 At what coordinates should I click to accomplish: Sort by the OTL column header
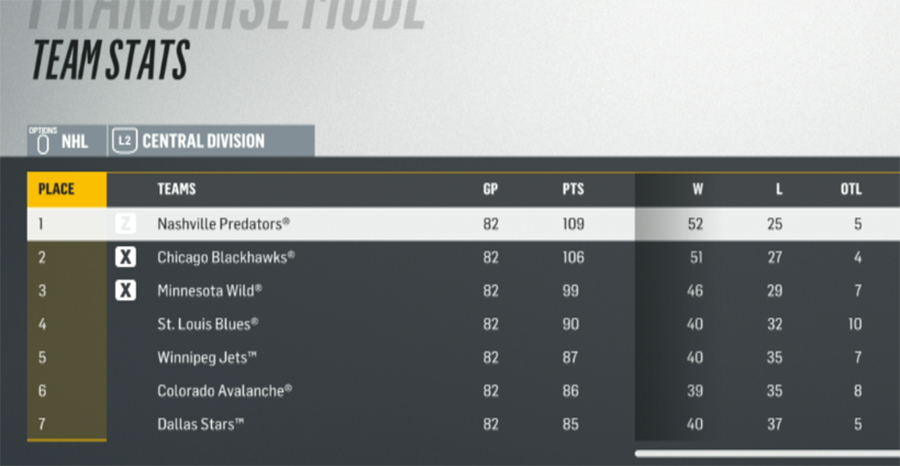(851, 189)
